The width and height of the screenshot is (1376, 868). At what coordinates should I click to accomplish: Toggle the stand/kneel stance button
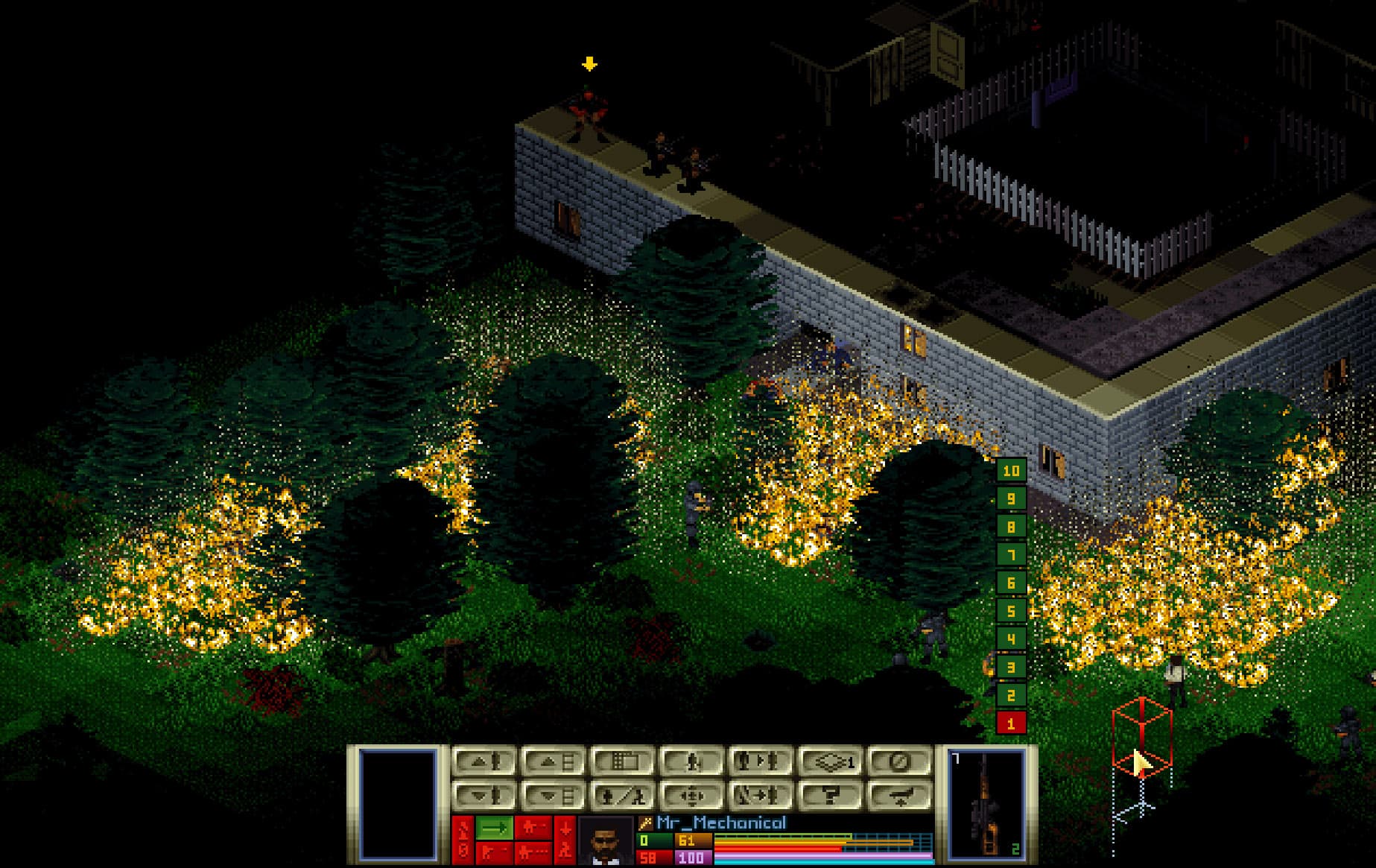(622, 795)
